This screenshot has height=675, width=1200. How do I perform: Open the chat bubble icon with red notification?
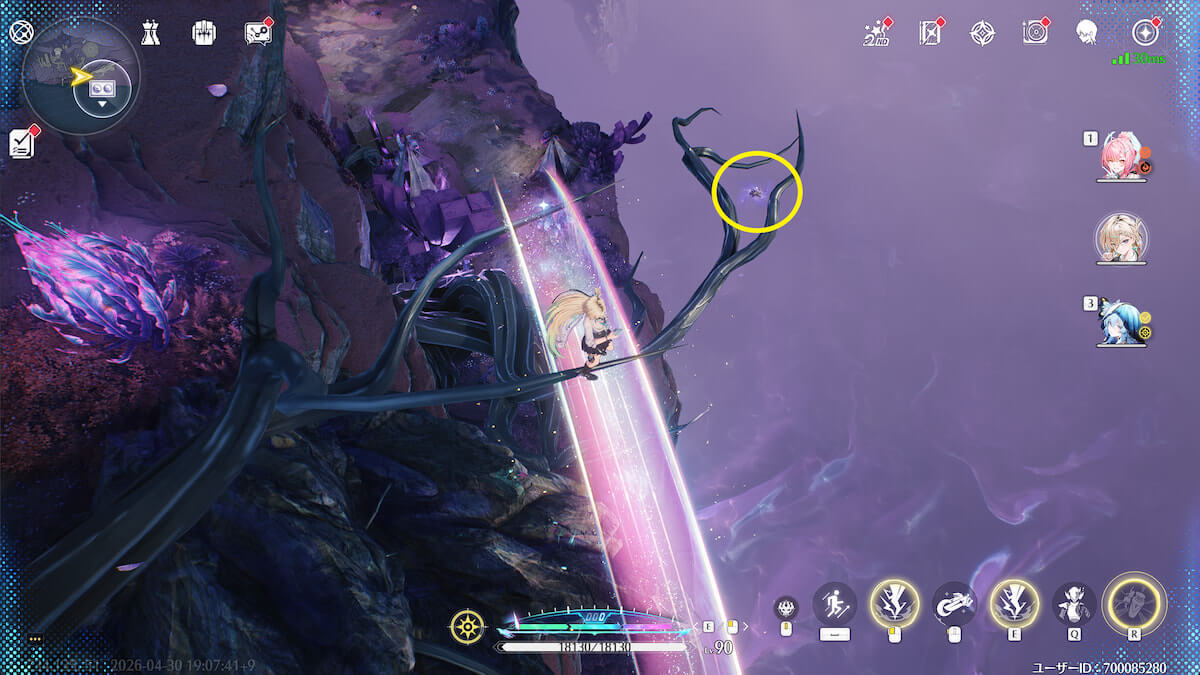(x=258, y=33)
